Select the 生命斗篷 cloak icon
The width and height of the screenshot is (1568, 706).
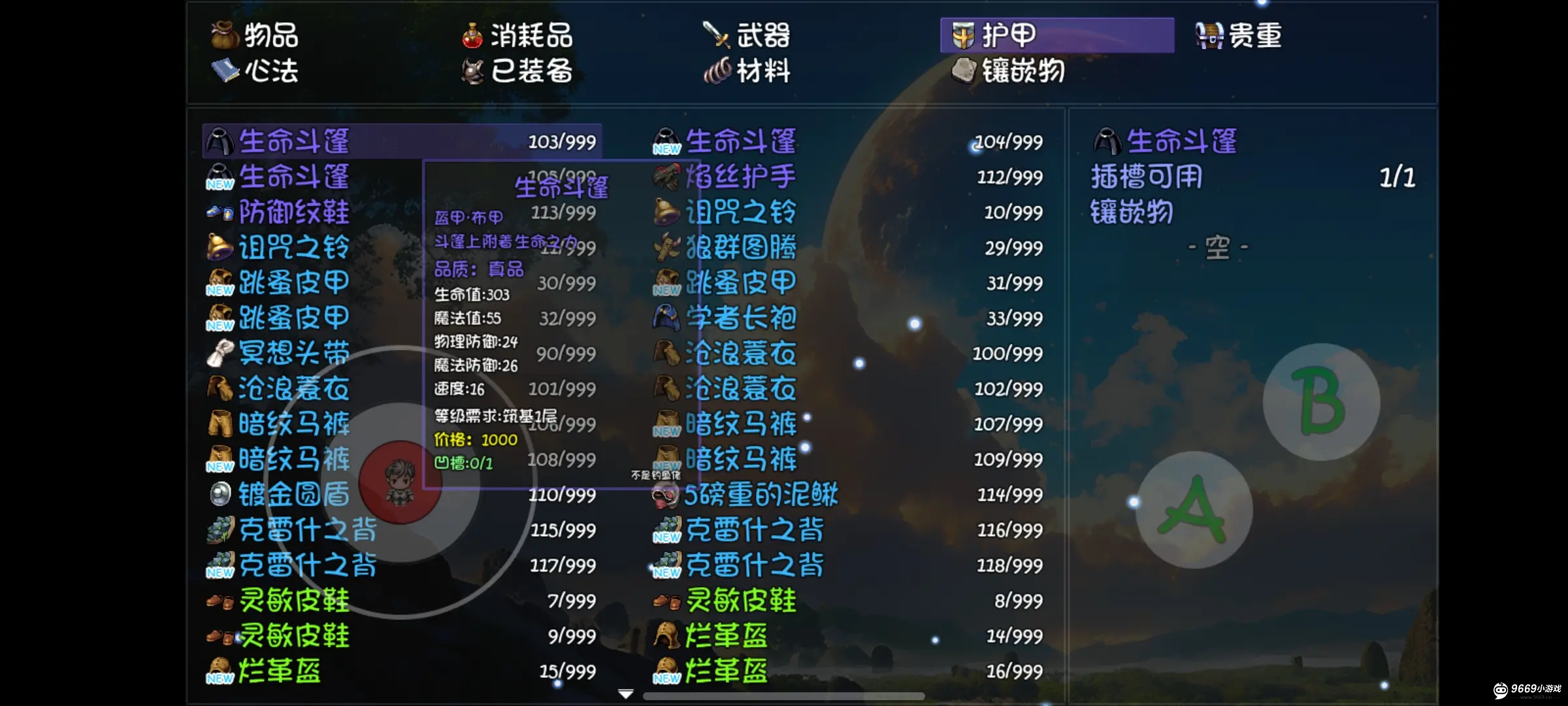click(x=219, y=141)
